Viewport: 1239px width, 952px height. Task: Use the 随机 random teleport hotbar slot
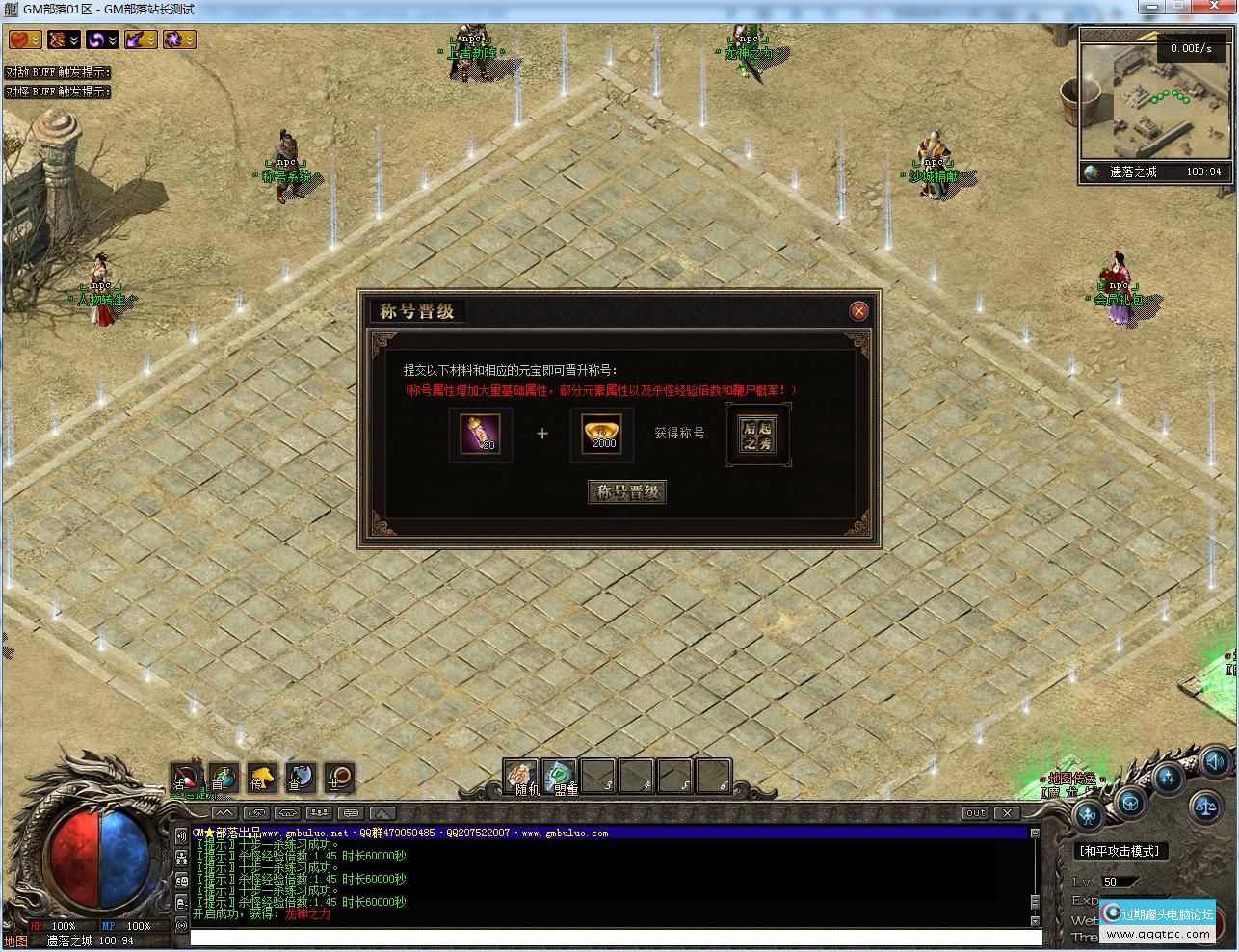click(522, 777)
